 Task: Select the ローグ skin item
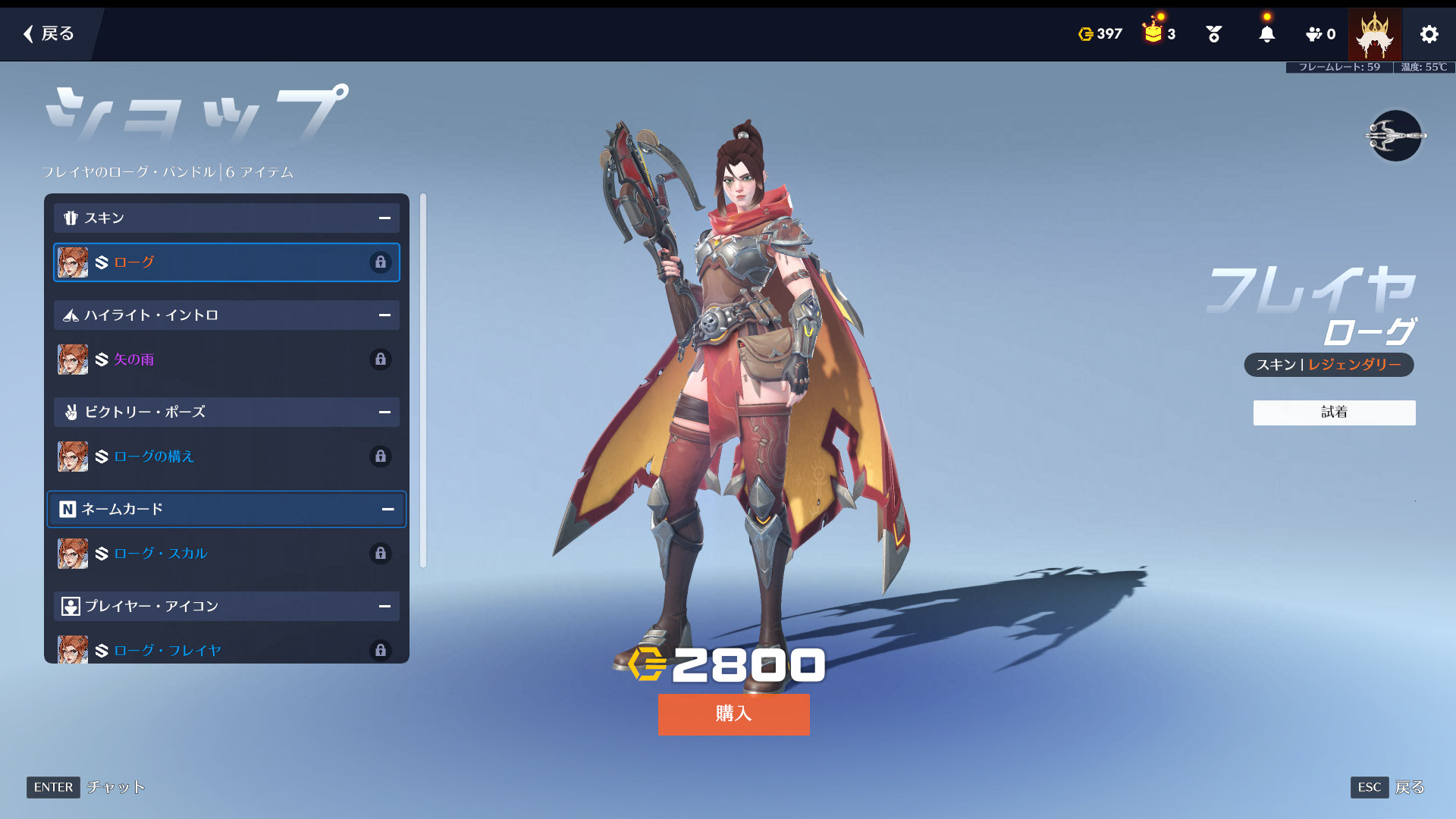click(226, 262)
